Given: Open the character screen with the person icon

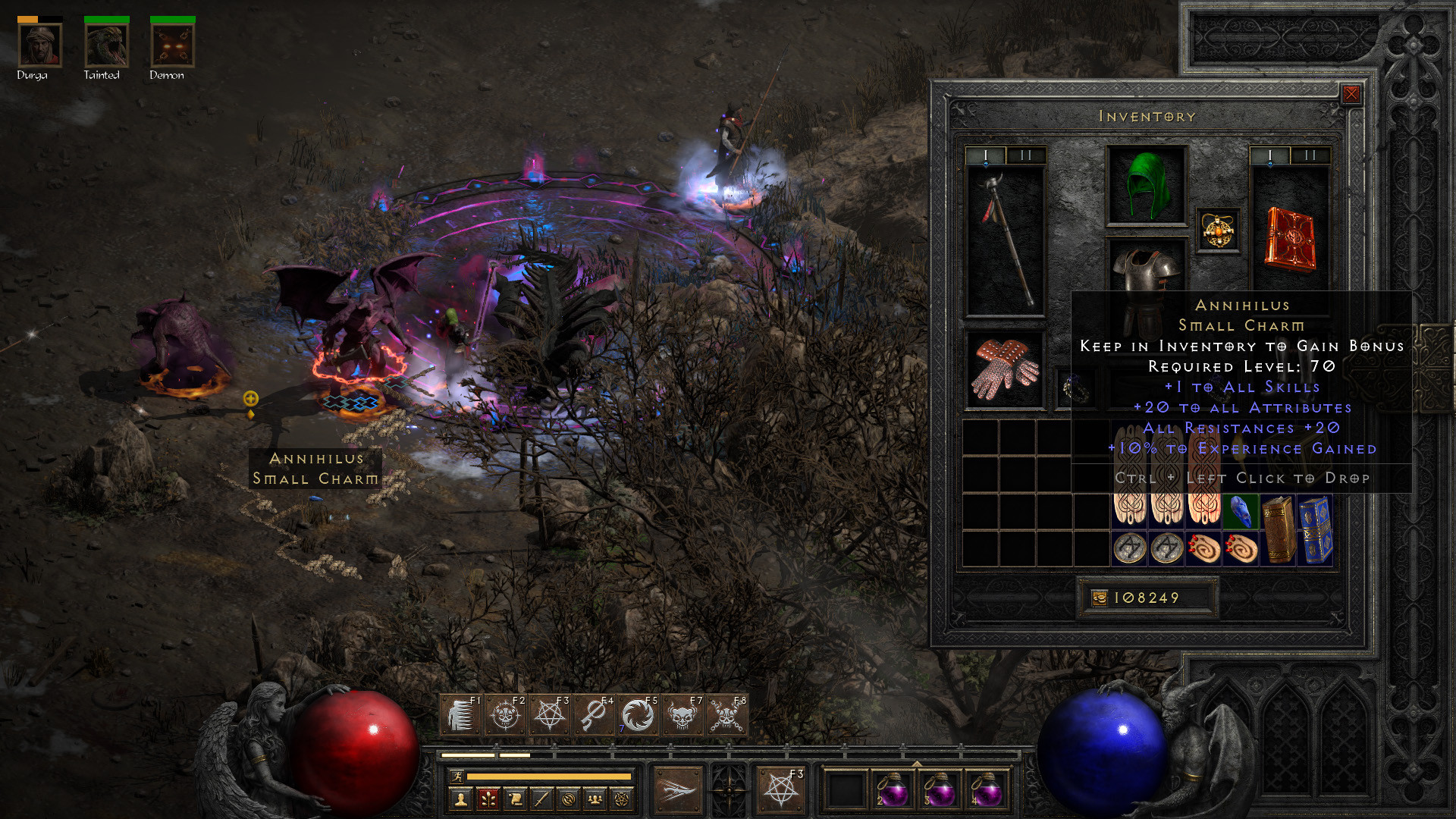Looking at the screenshot, I should point(462,800).
